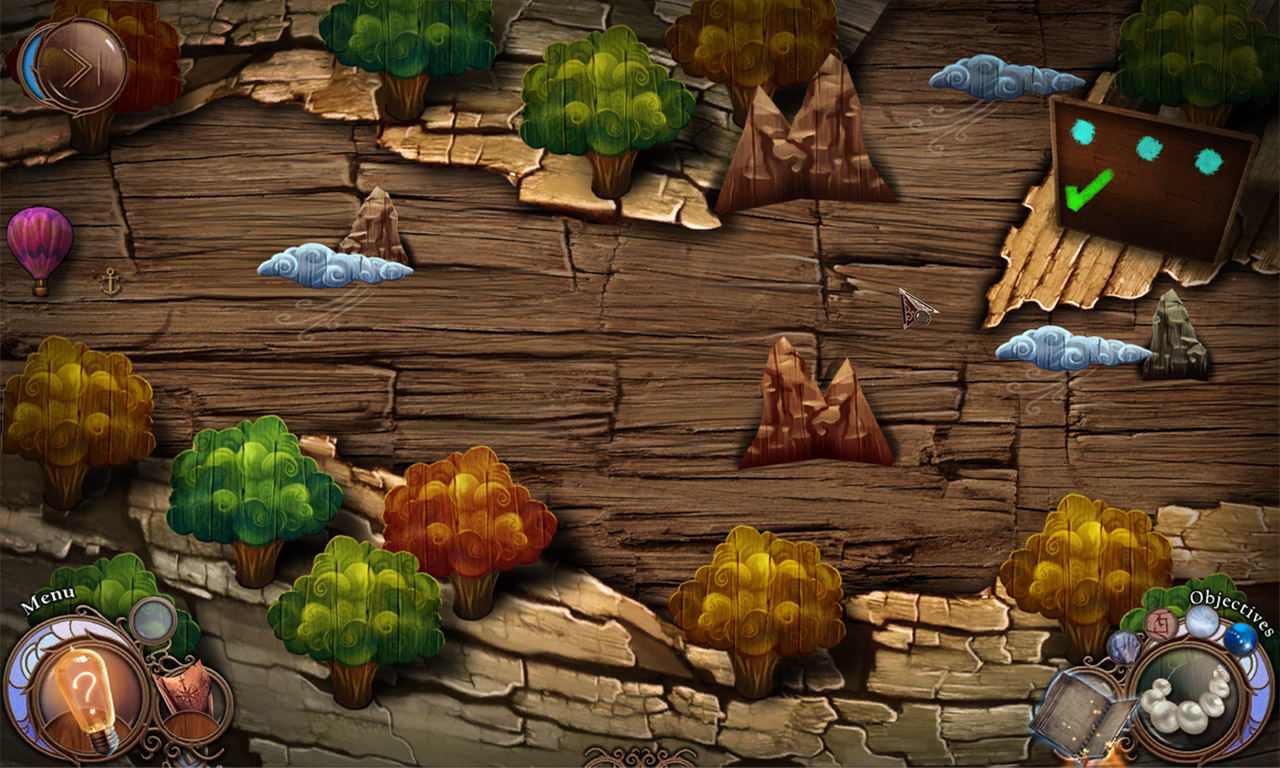Click the small anchor marker on the wood
The width and height of the screenshot is (1280, 768).
coord(113,280)
